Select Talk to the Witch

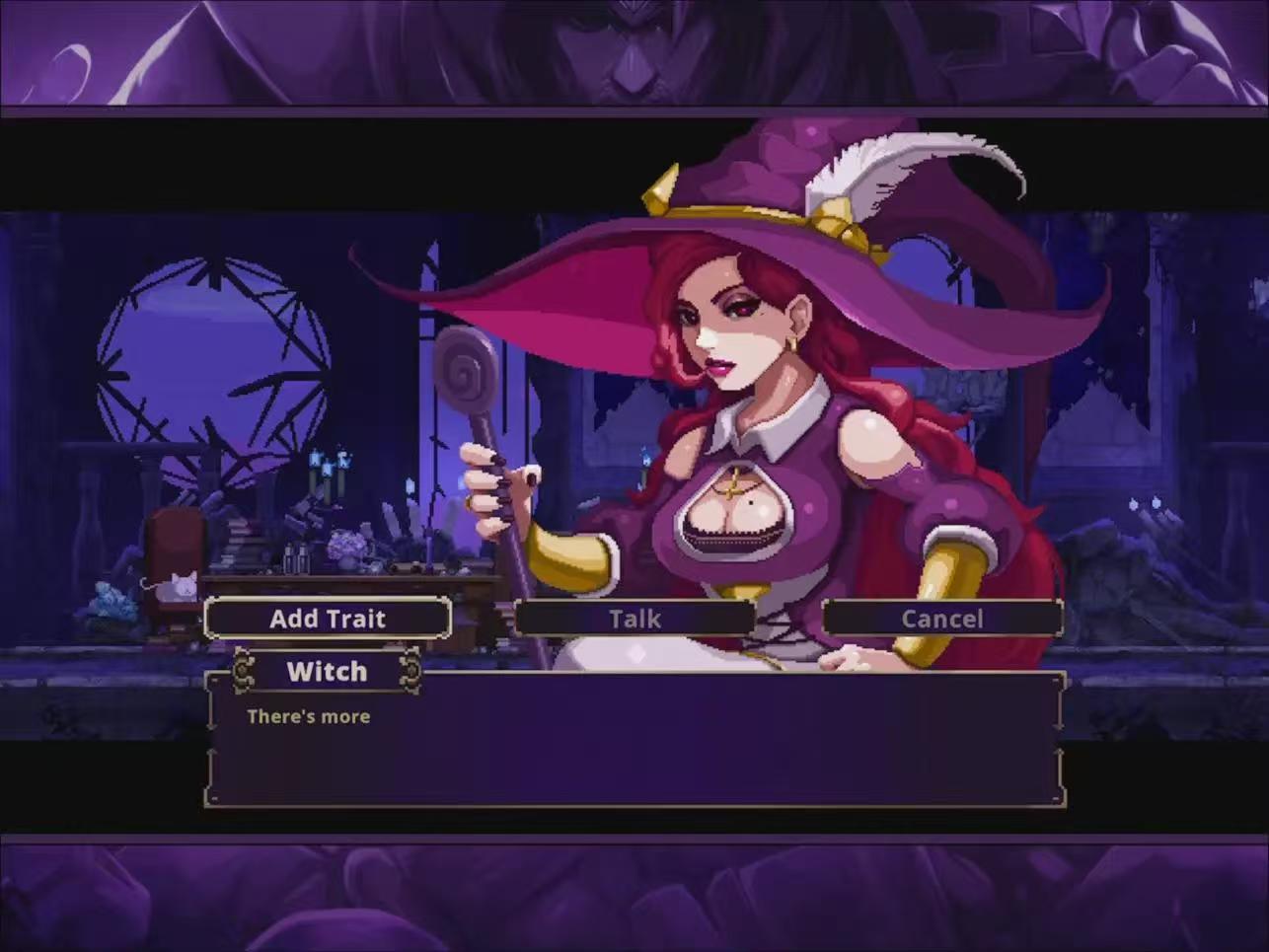pyautogui.click(x=634, y=619)
